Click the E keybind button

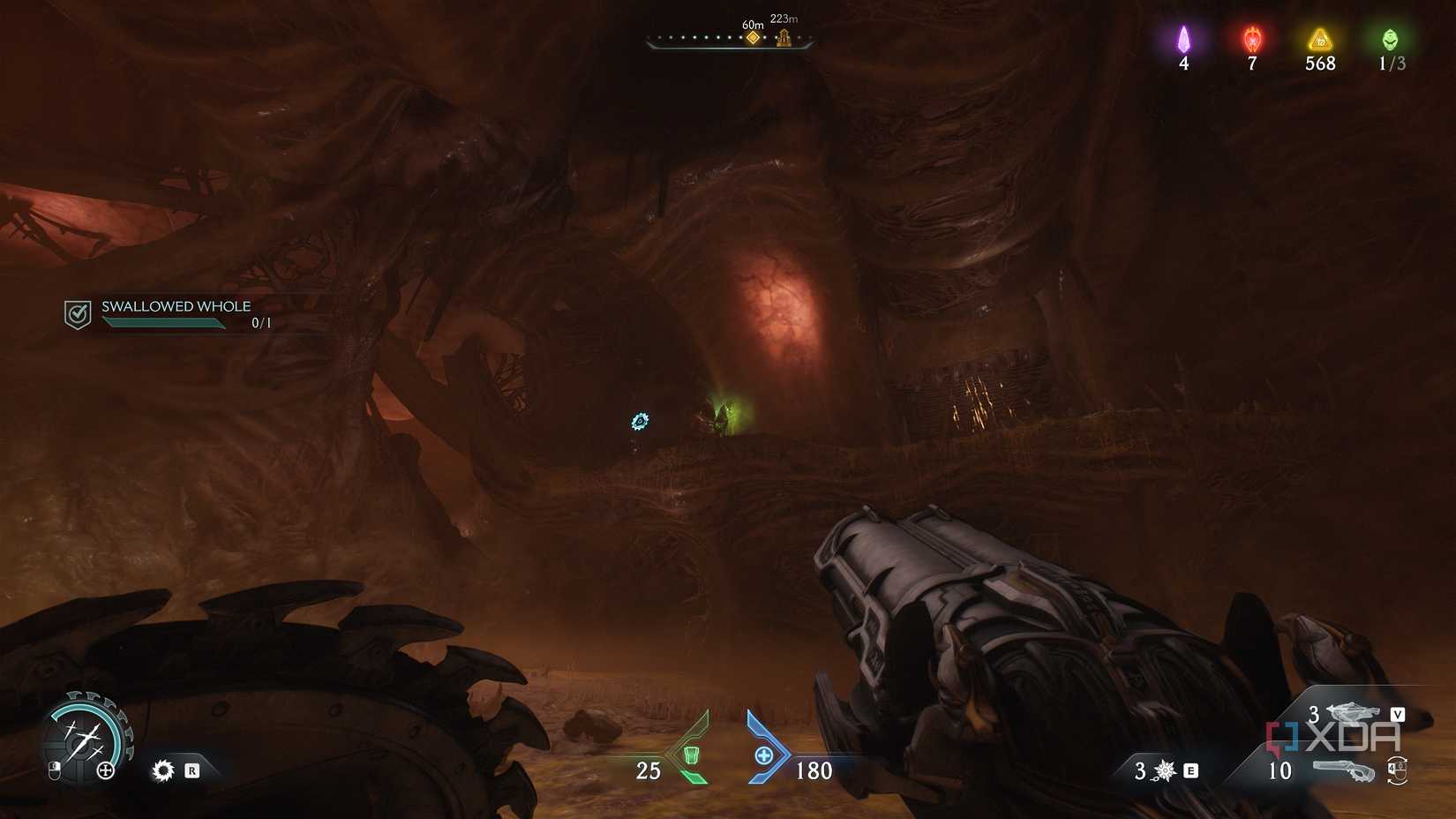pos(1190,769)
